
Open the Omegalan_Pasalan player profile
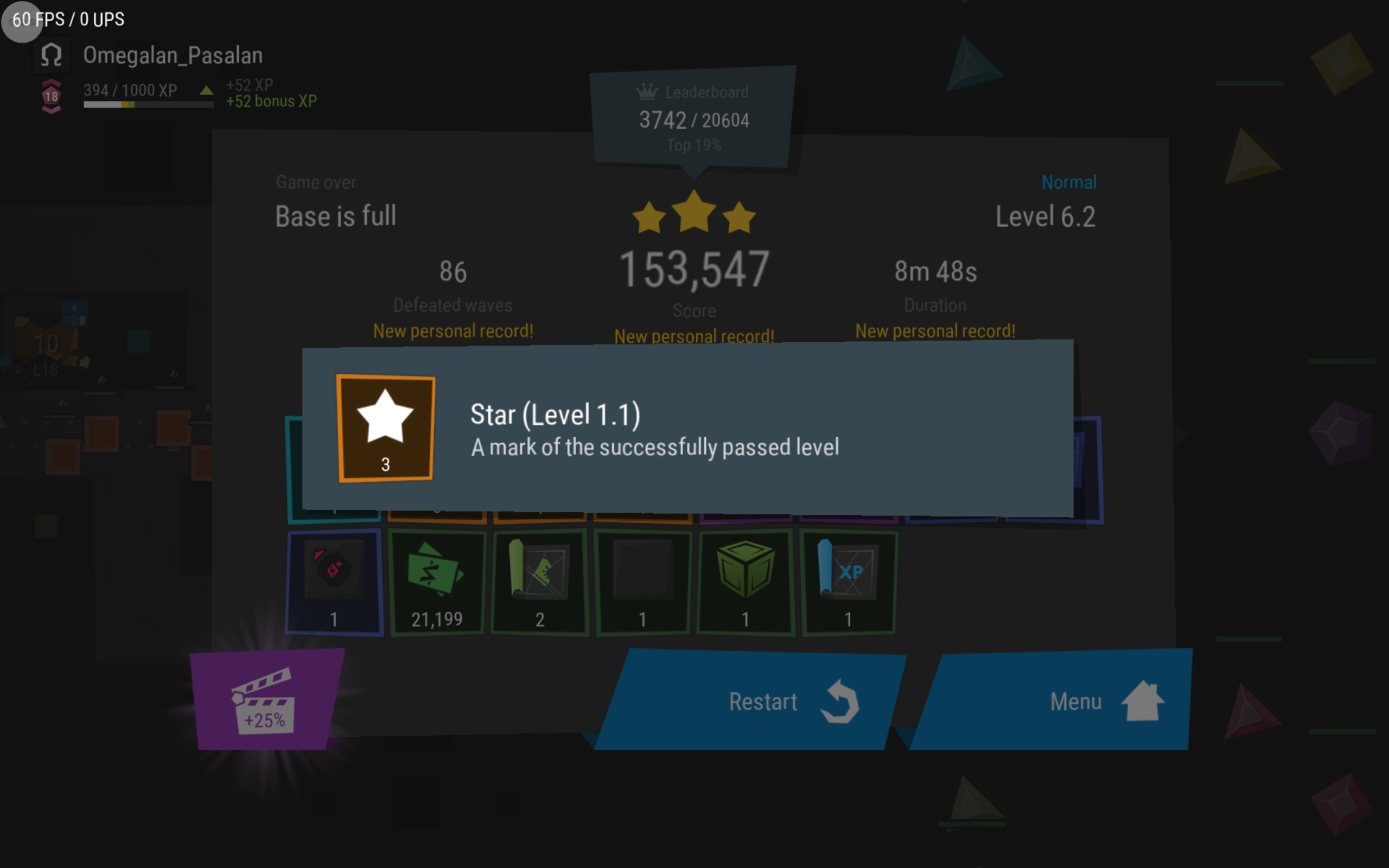point(172,56)
